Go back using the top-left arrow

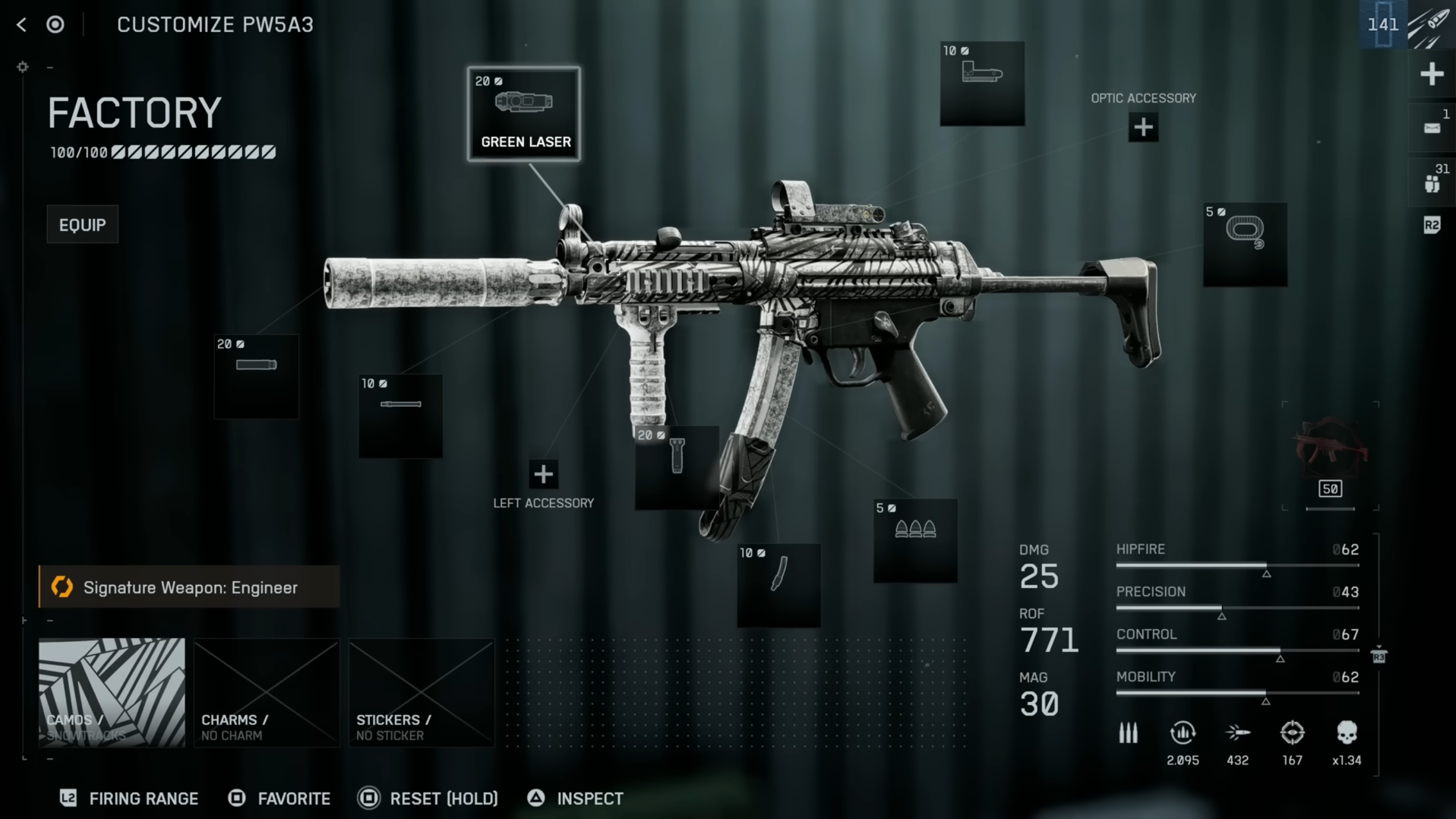[x=21, y=25]
